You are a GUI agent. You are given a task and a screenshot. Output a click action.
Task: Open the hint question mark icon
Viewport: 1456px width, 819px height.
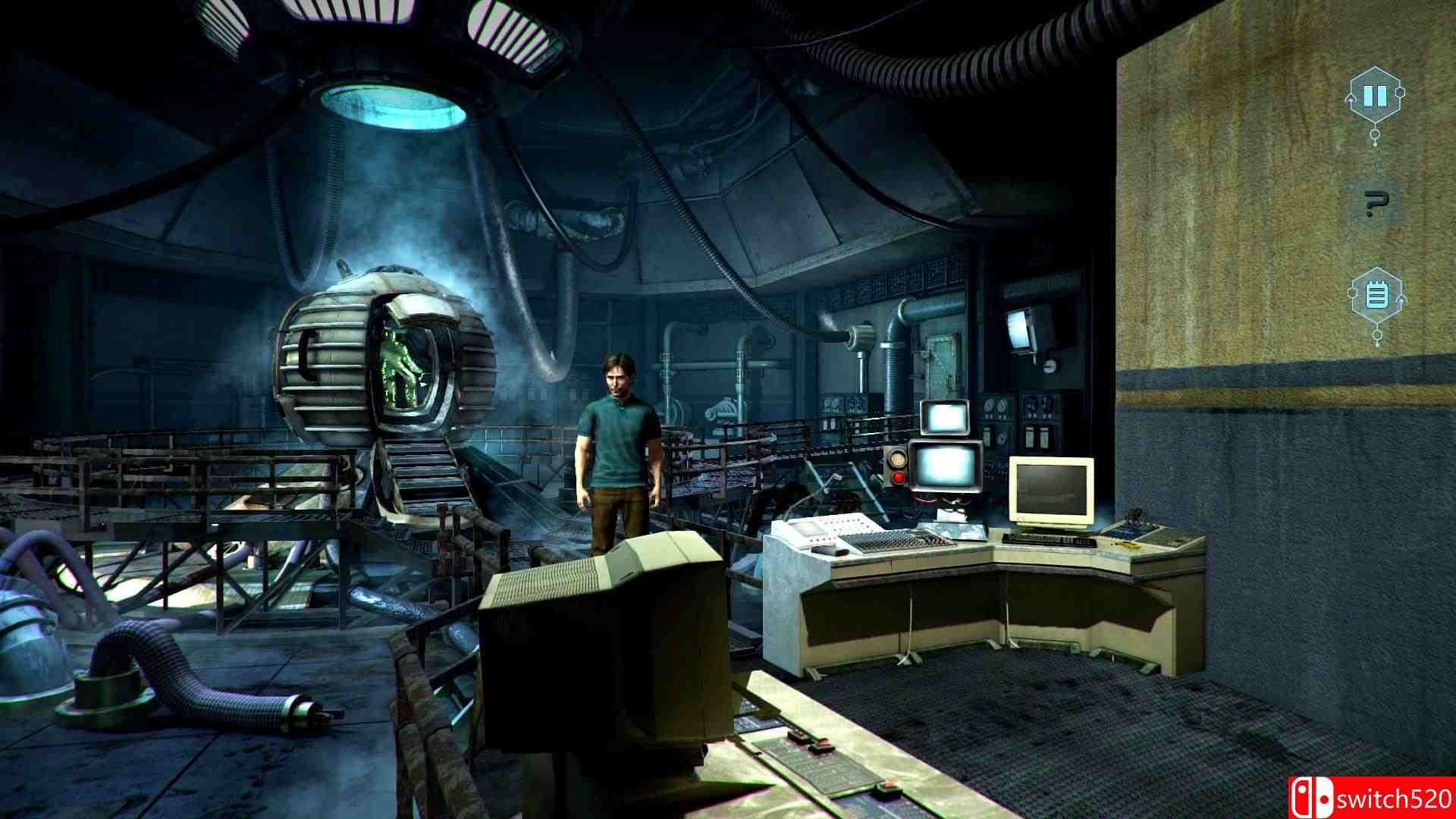[x=1374, y=202]
